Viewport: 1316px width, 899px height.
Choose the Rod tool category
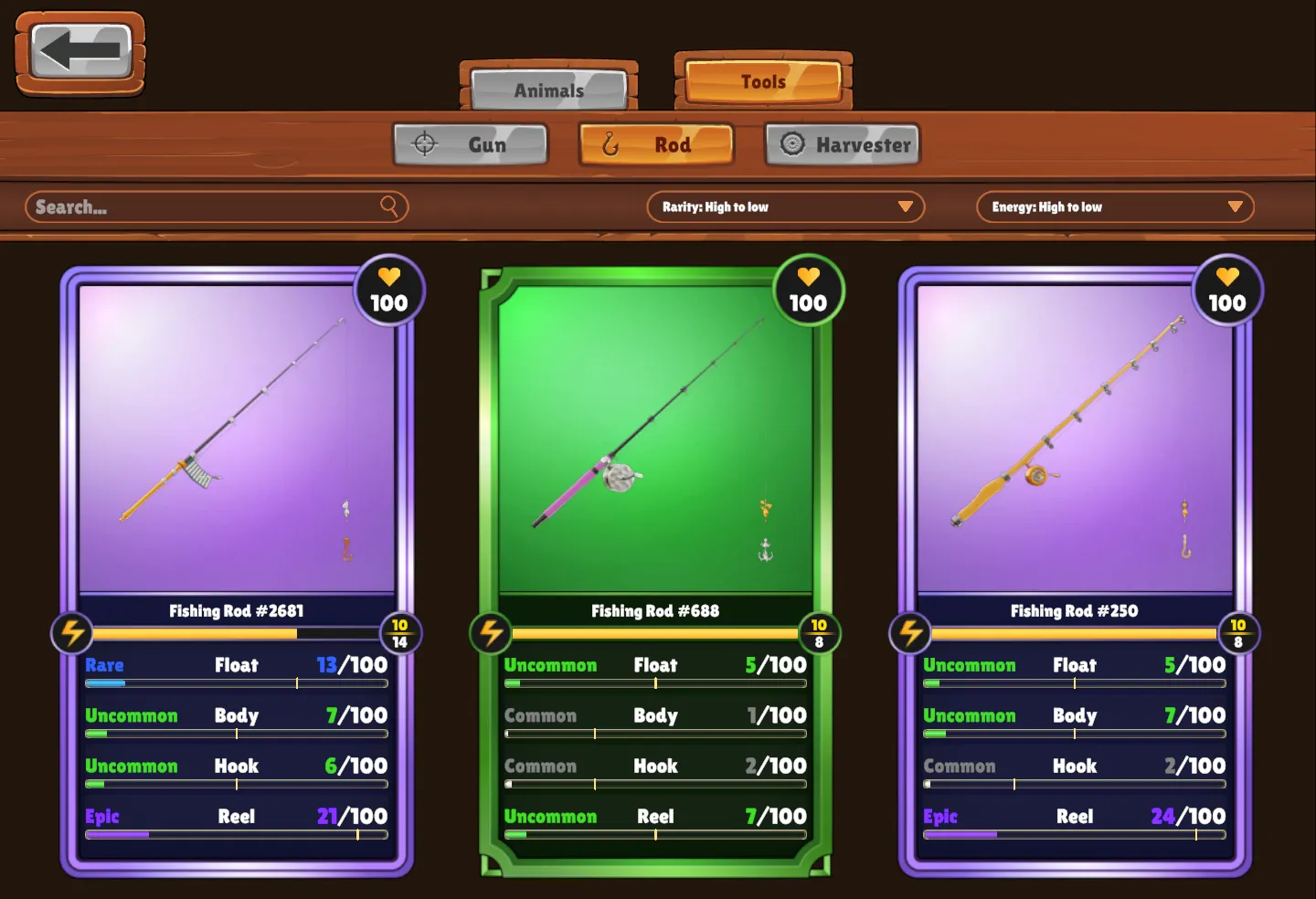[x=656, y=144]
